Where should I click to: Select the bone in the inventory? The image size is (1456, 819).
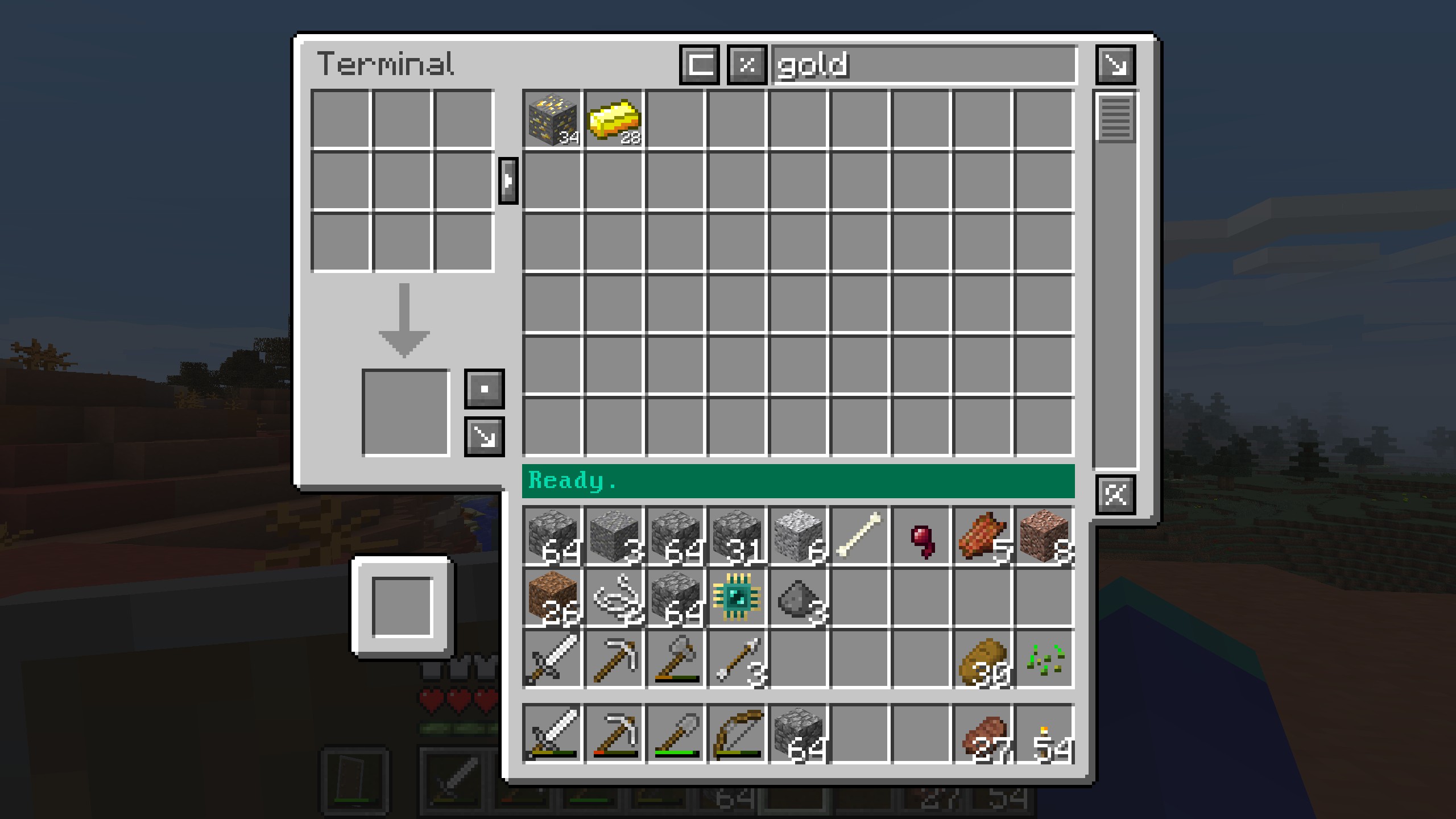(x=859, y=536)
